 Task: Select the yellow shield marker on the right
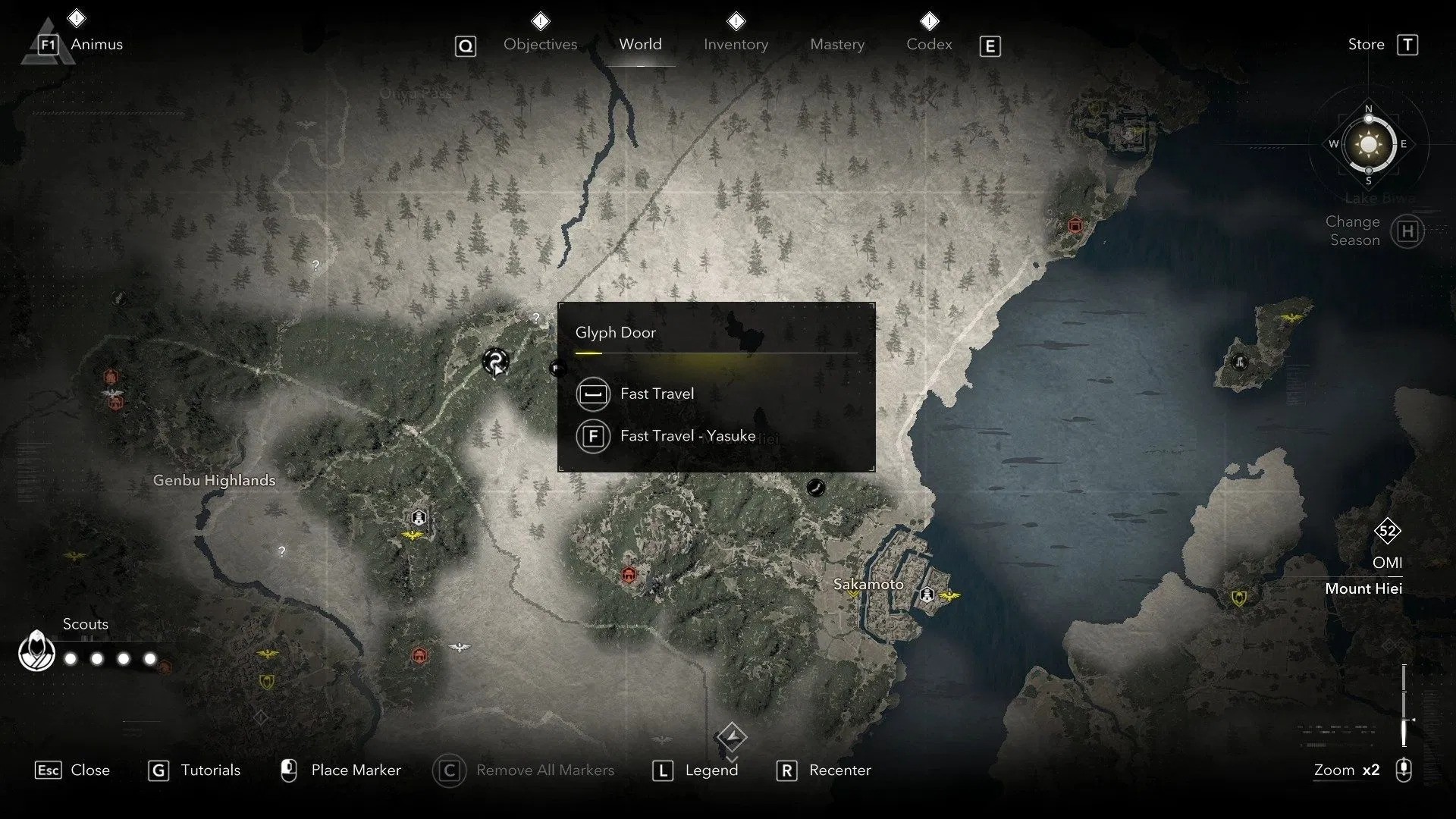(1238, 600)
